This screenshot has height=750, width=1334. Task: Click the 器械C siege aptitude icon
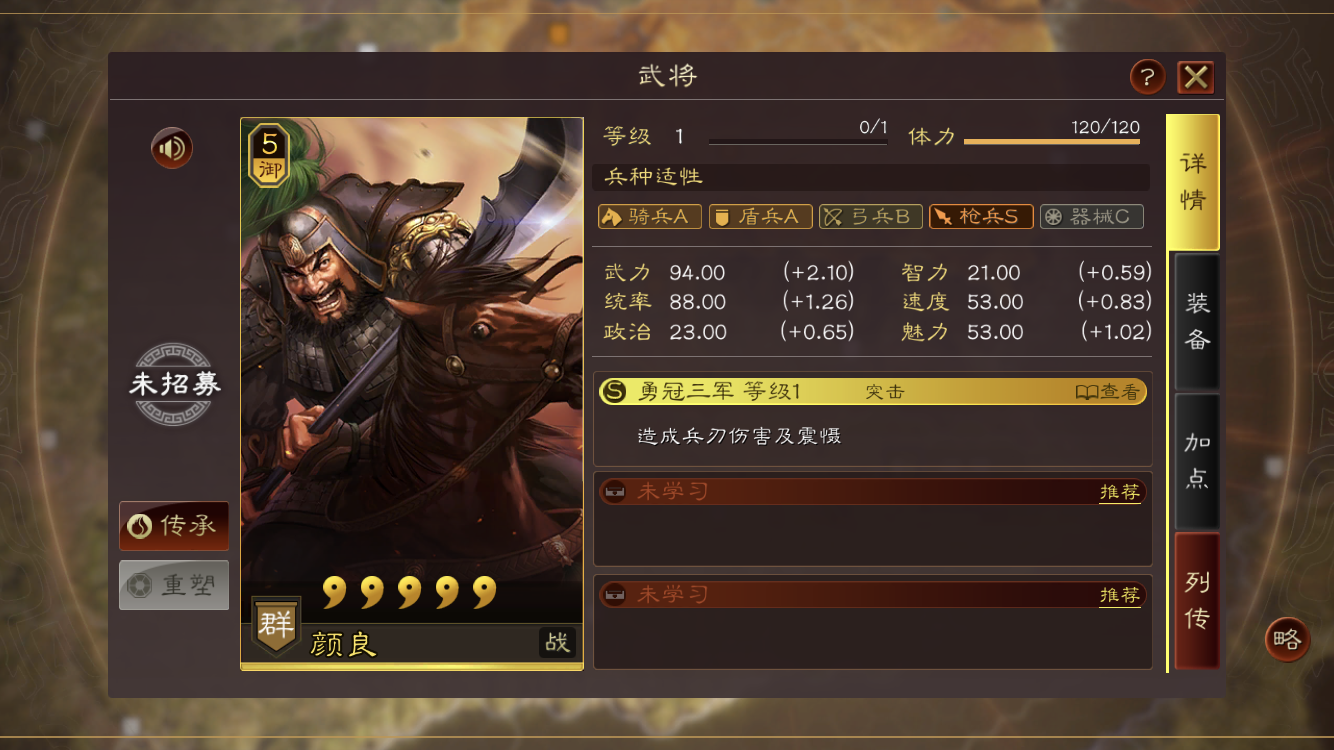[1091, 216]
